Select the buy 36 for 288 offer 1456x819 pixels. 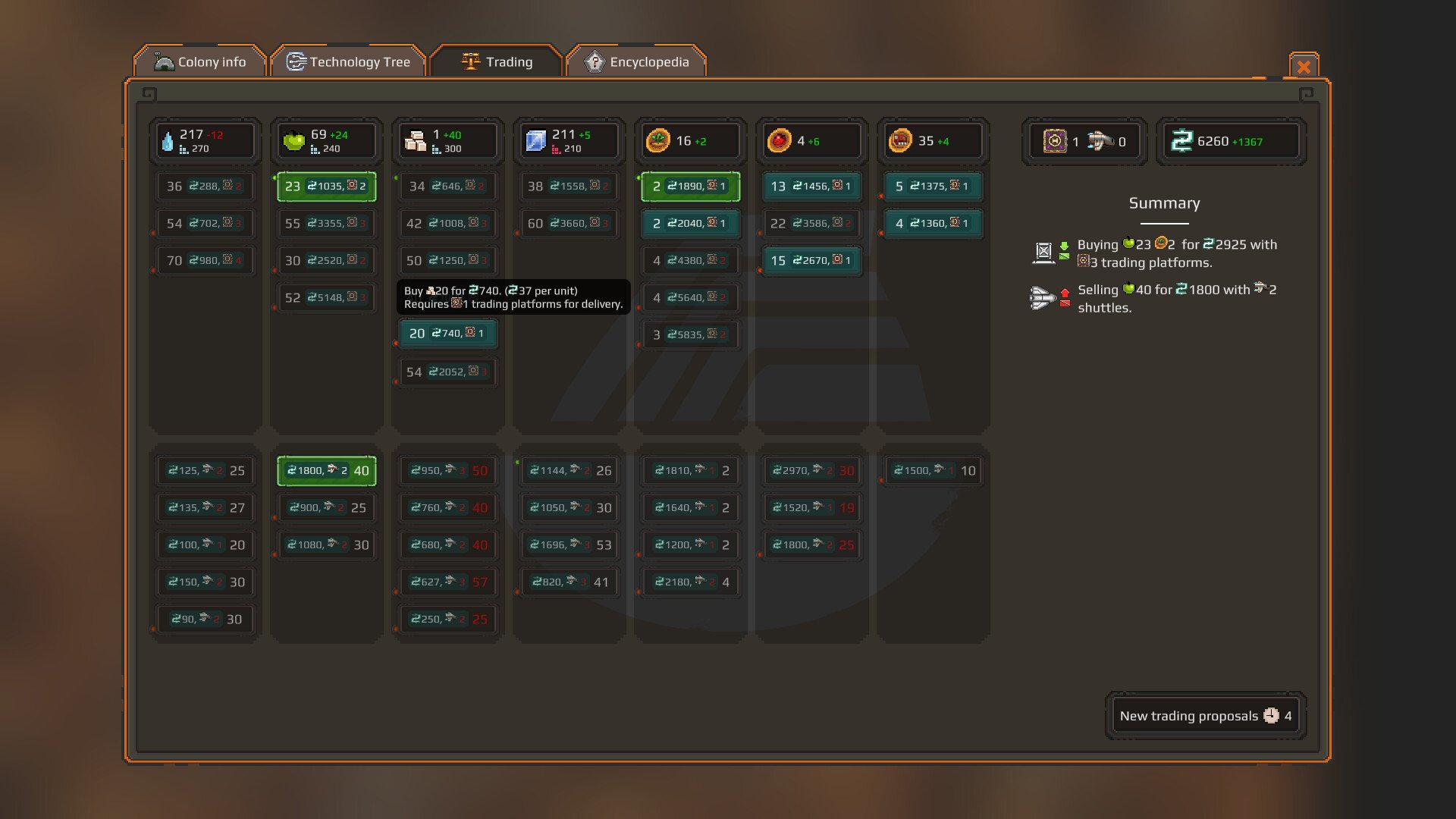point(206,187)
